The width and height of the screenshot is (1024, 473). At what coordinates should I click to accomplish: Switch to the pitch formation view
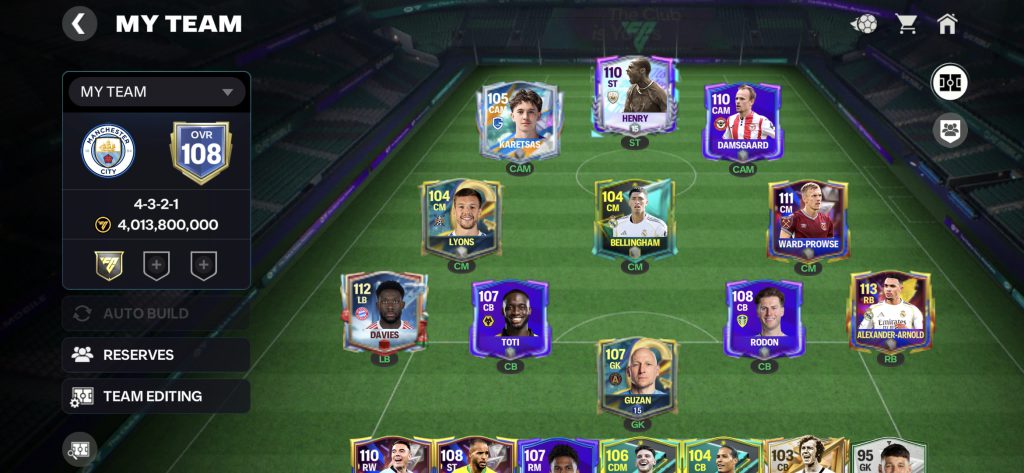(x=949, y=82)
